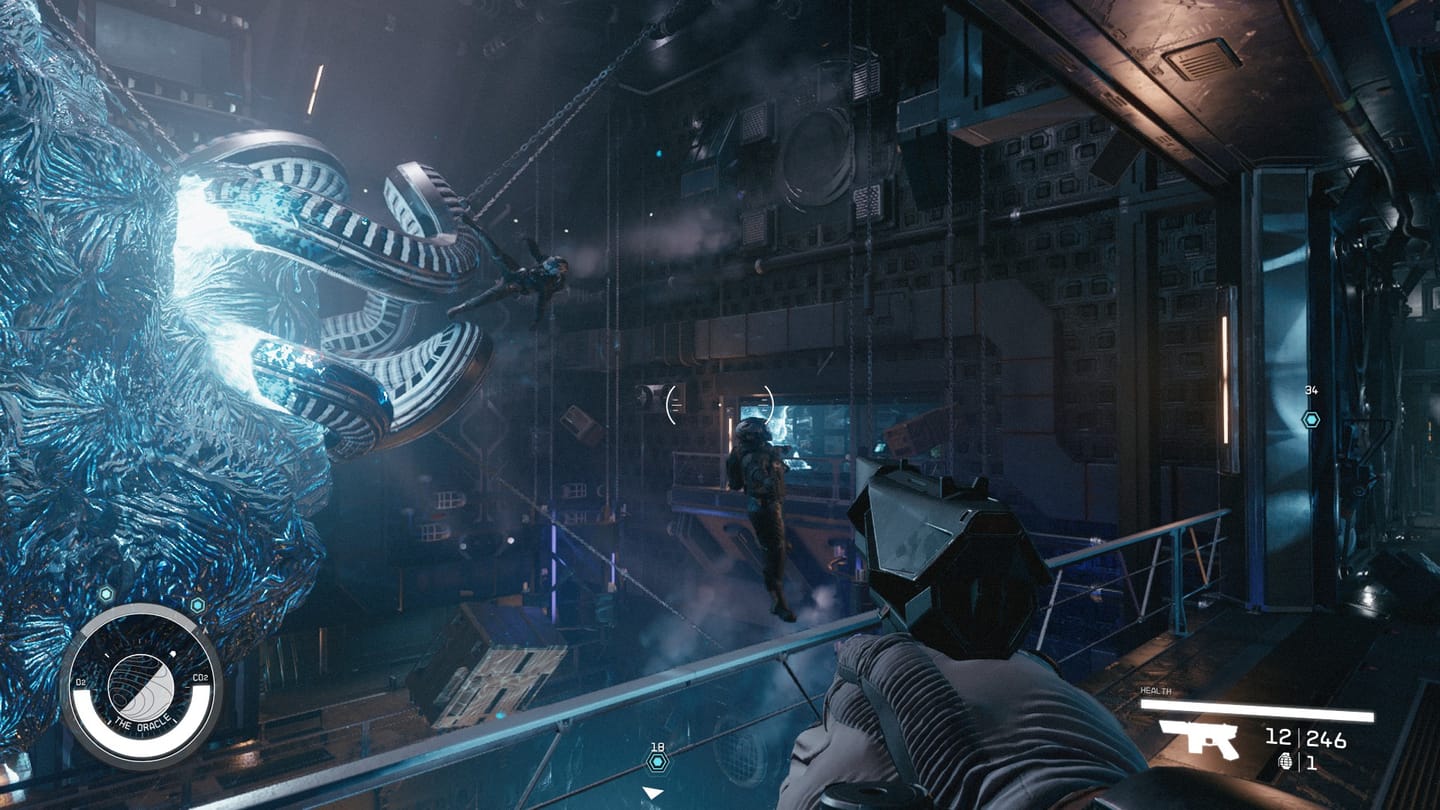
Task: Click the reserve ammo count reading 246
Action: click(x=1324, y=737)
